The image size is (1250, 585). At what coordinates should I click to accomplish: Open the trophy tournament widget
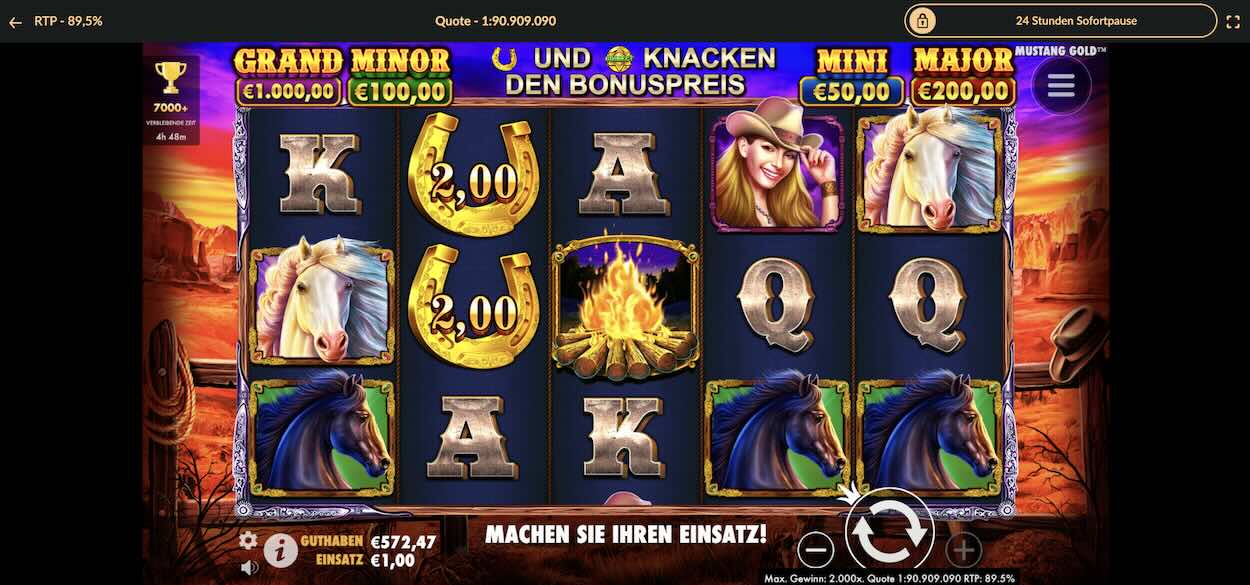coord(171,86)
